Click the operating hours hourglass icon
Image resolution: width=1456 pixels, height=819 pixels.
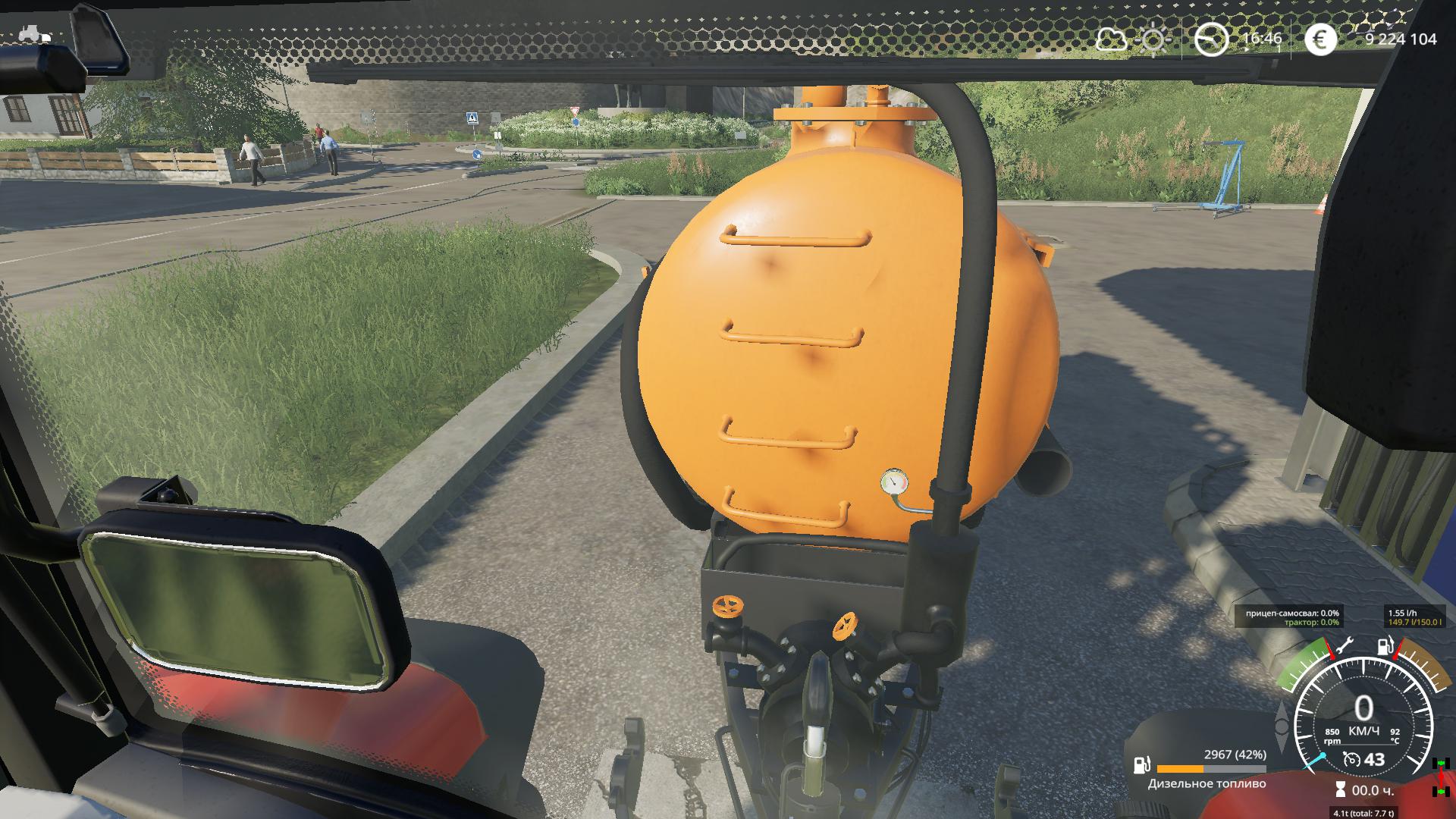[x=1340, y=789]
